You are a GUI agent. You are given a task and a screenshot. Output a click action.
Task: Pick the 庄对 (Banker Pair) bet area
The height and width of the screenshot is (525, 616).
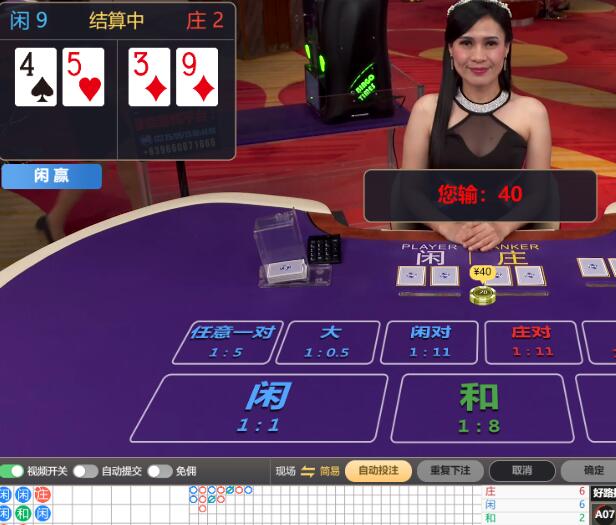[532, 342]
